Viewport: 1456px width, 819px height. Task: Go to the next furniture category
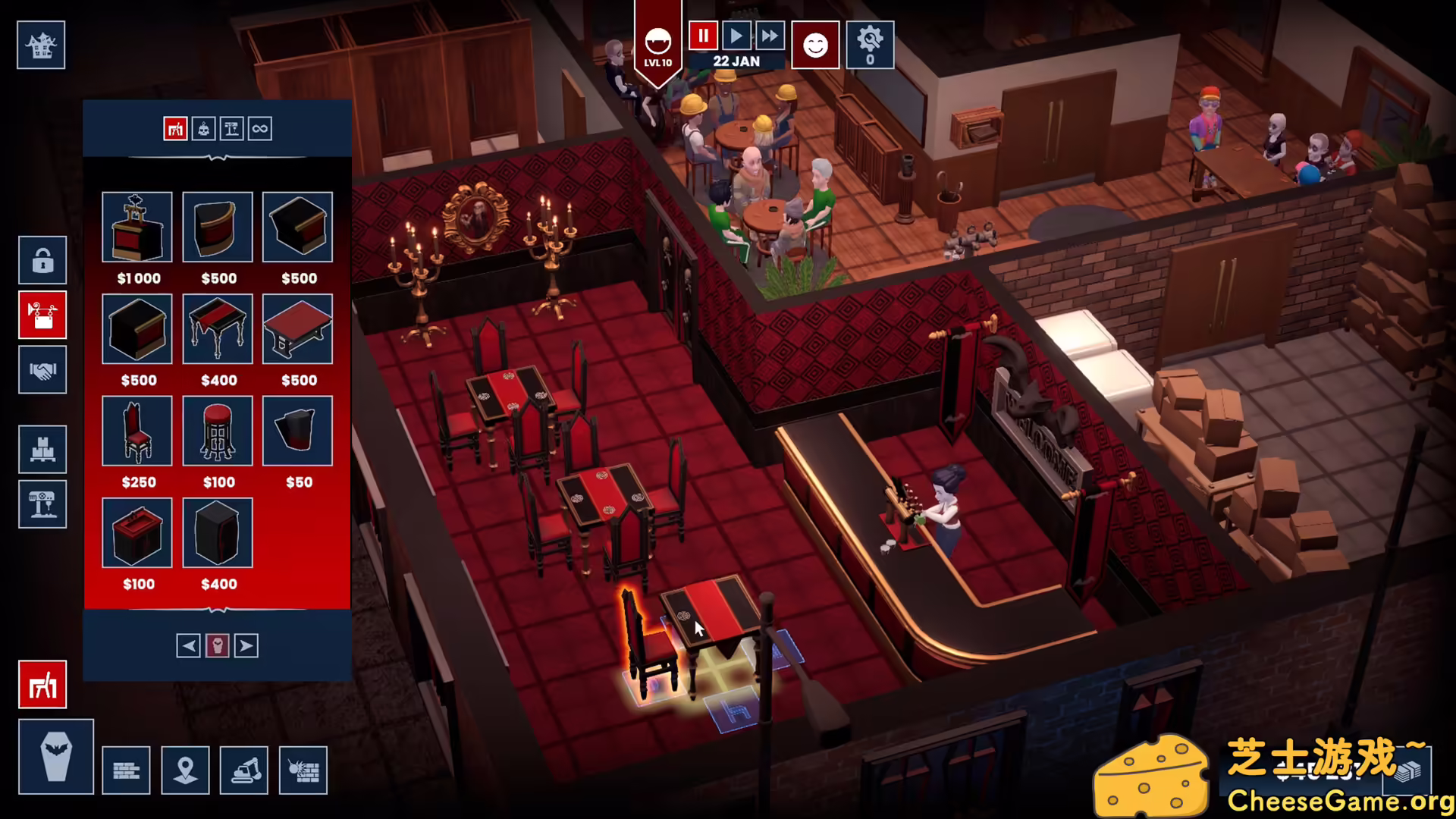click(x=244, y=645)
